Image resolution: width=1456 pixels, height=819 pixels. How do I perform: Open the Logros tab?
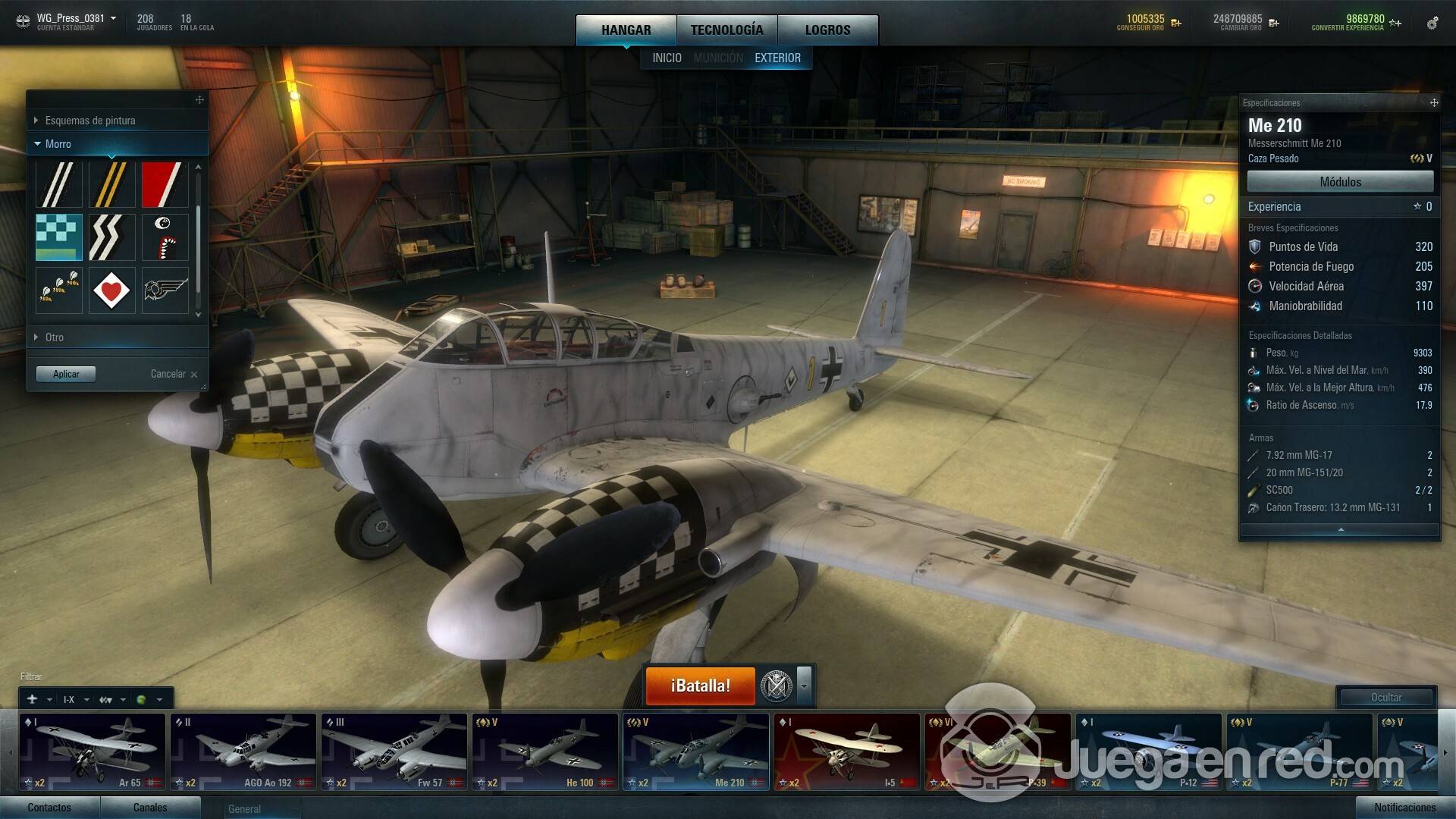[x=827, y=30]
